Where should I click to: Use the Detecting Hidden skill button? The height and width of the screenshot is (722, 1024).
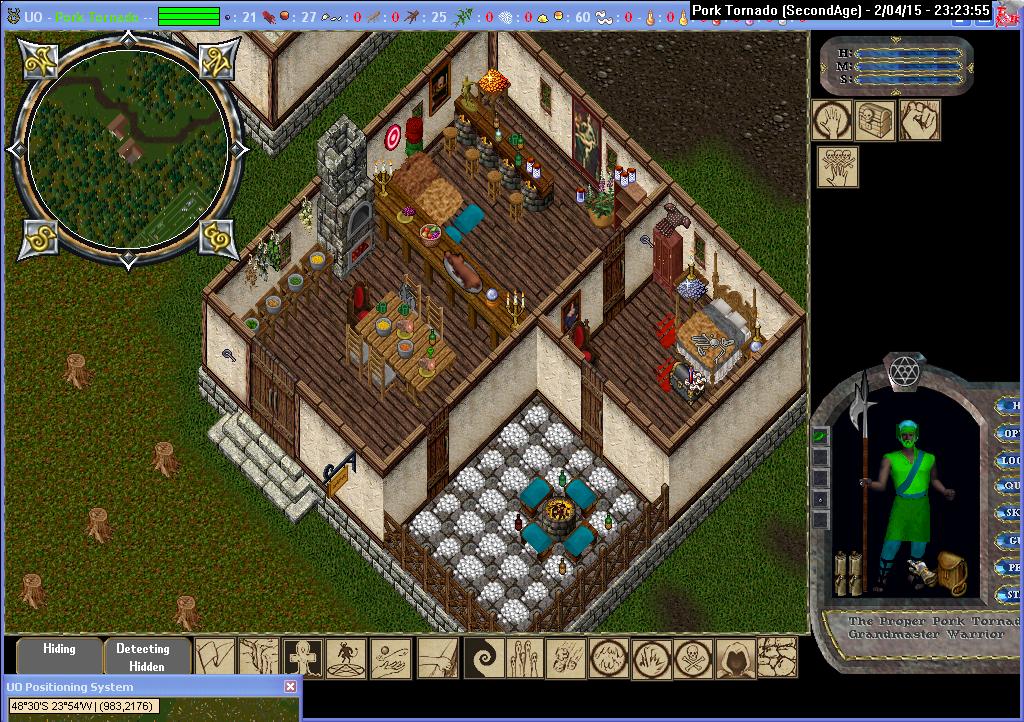(146, 656)
